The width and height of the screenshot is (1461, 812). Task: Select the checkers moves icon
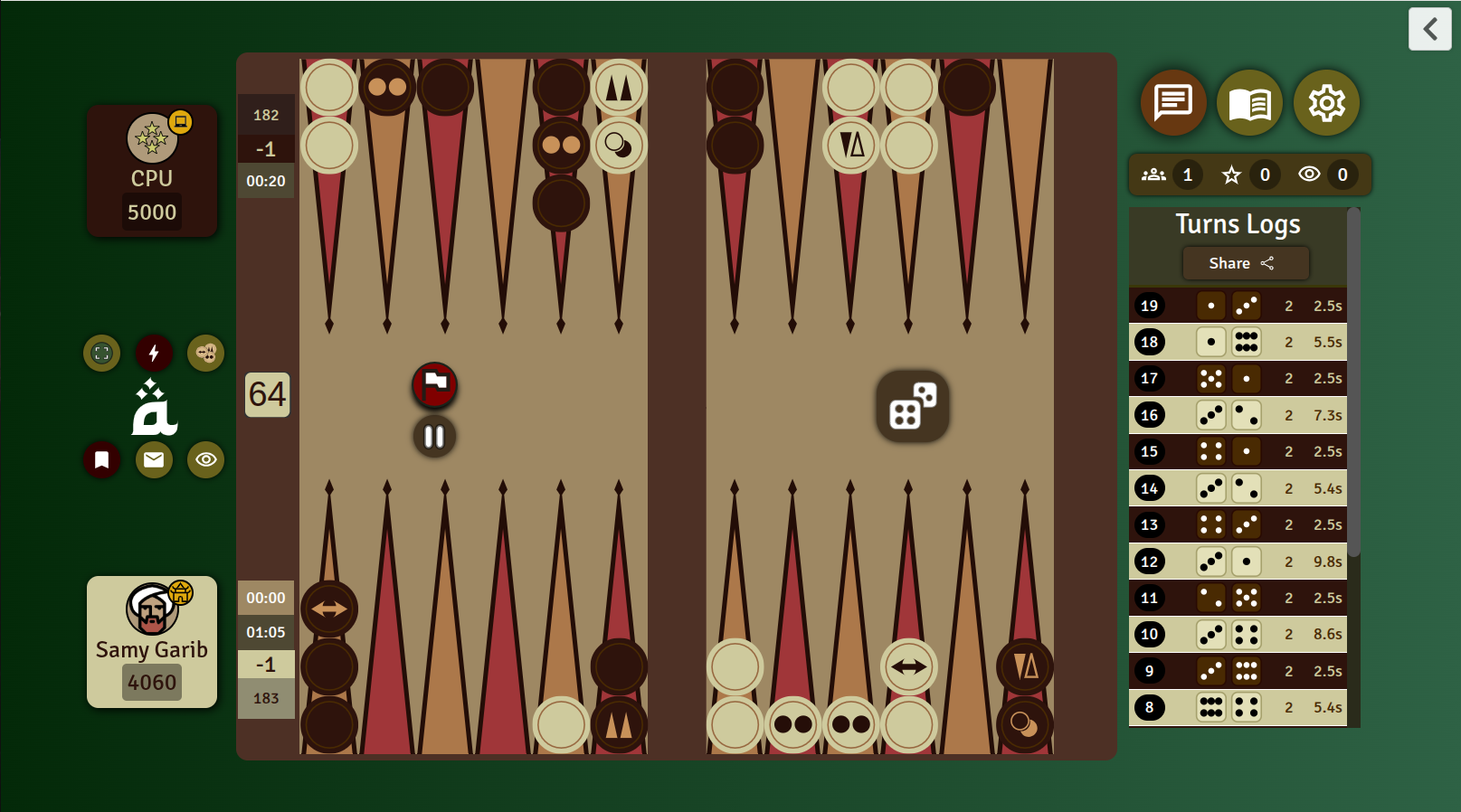(205, 354)
